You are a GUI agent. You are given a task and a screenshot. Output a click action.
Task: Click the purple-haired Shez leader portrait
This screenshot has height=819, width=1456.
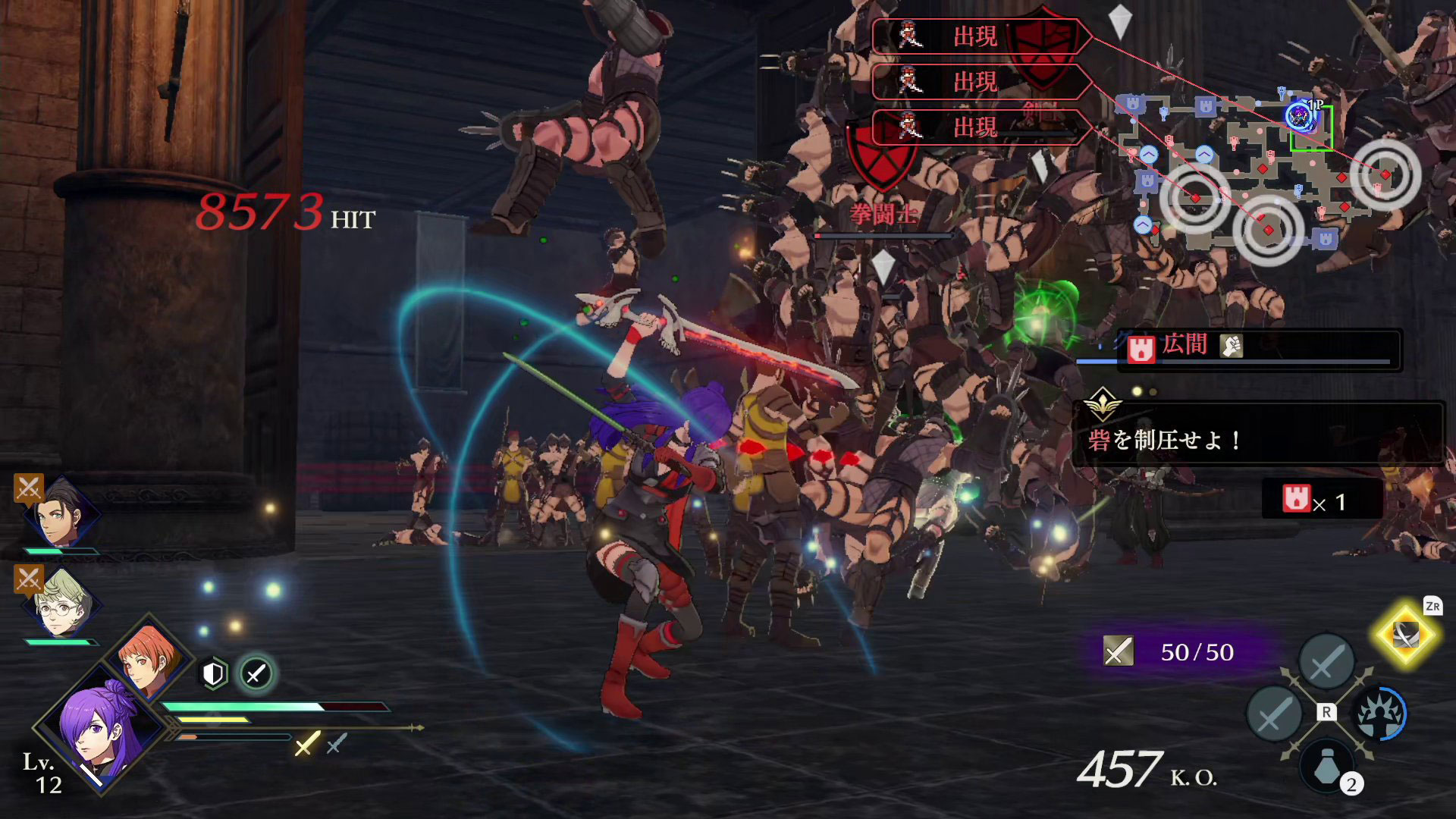click(99, 726)
